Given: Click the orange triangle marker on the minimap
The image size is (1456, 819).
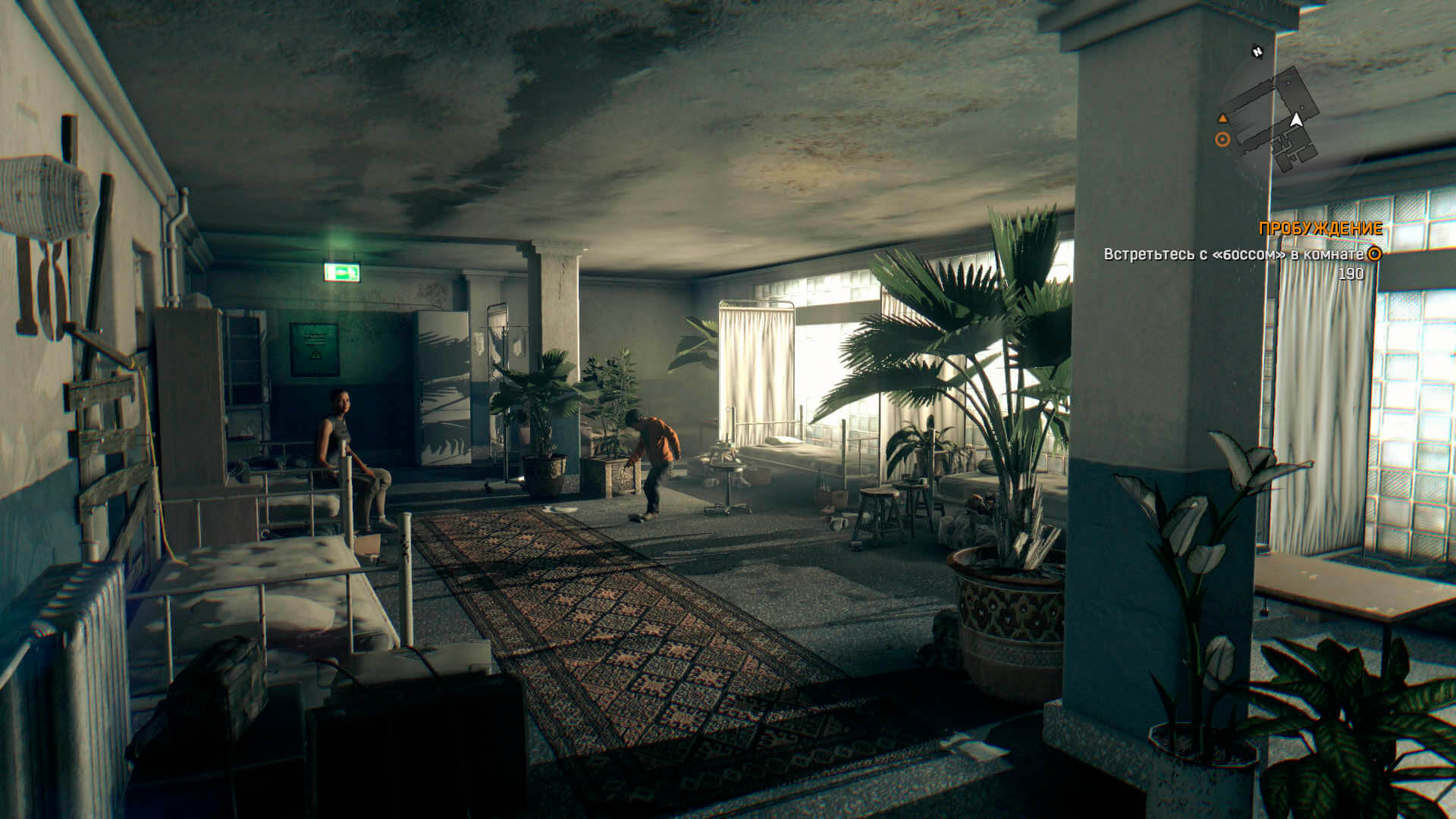Looking at the screenshot, I should [1222, 118].
